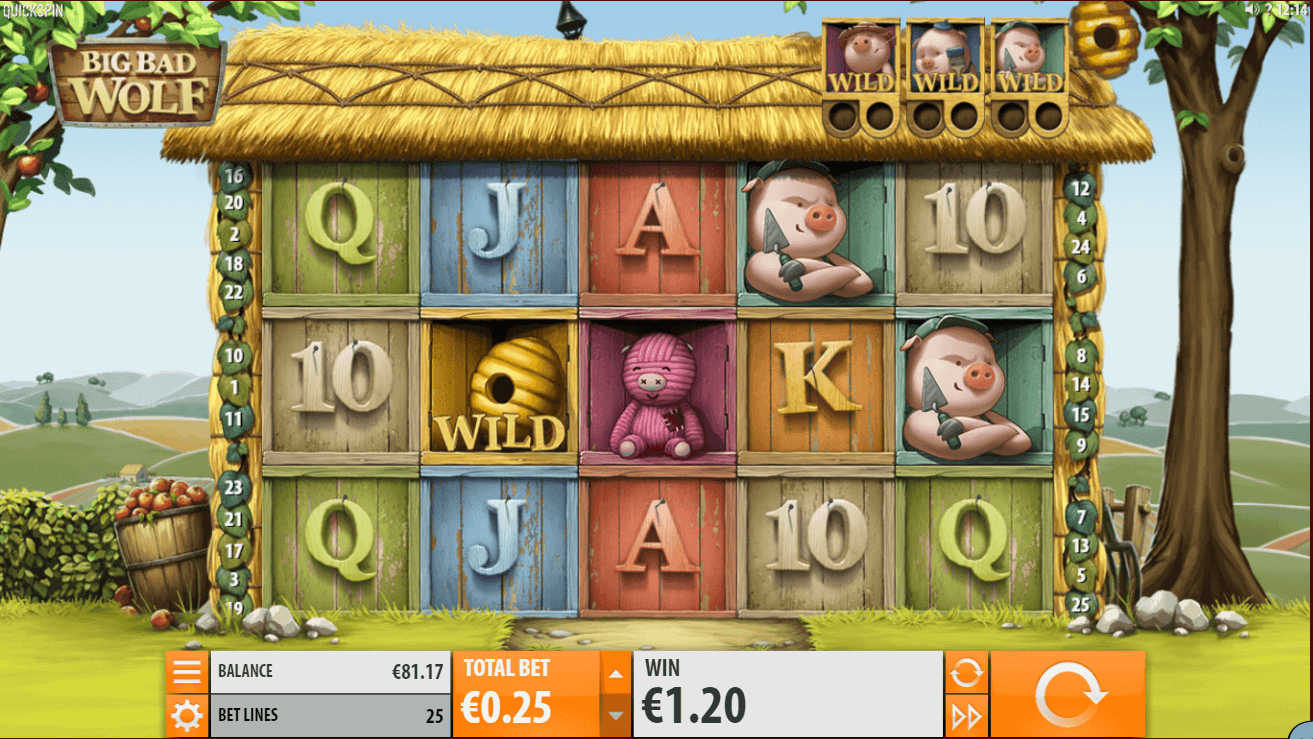The image size is (1313, 739).
Task: Open help with the question mark icon
Action: (1269, 10)
